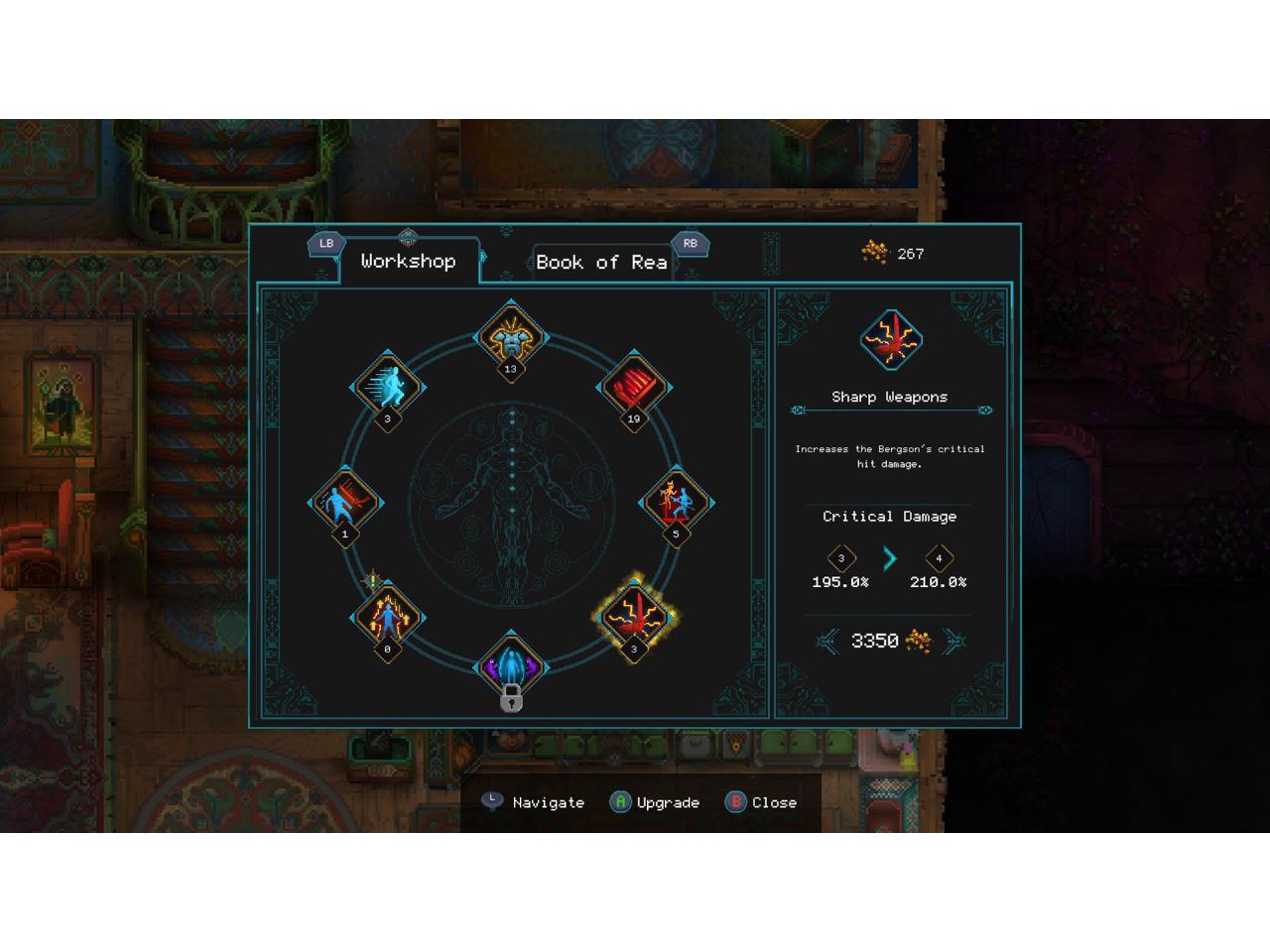Buy the upgrade costing 3350

889,642
